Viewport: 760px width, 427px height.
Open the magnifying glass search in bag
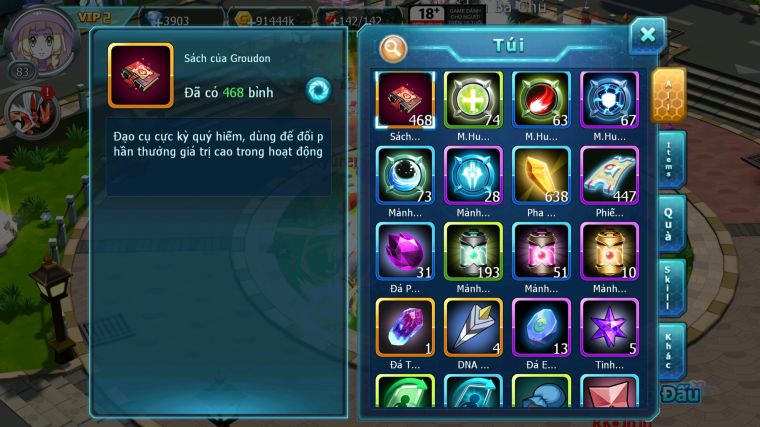click(x=394, y=47)
